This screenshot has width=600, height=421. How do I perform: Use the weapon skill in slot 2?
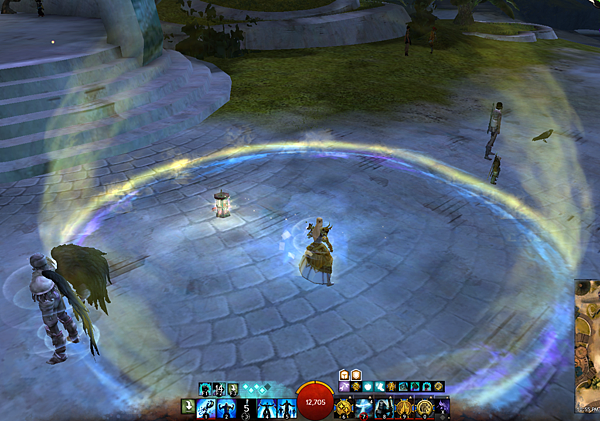pyautogui.click(x=226, y=407)
